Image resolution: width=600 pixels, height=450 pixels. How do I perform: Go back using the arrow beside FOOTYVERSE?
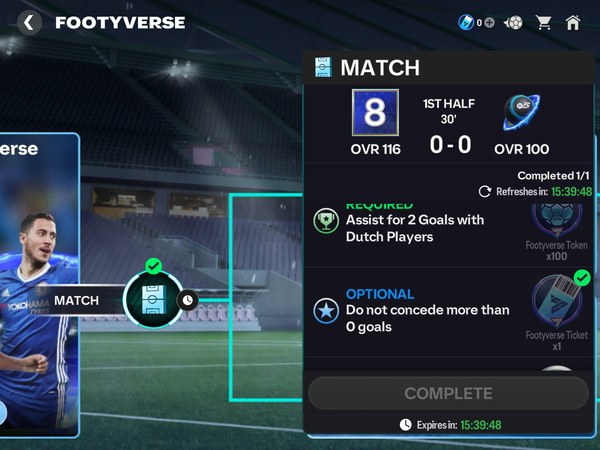pyautogui.click(x=30, y=22)
